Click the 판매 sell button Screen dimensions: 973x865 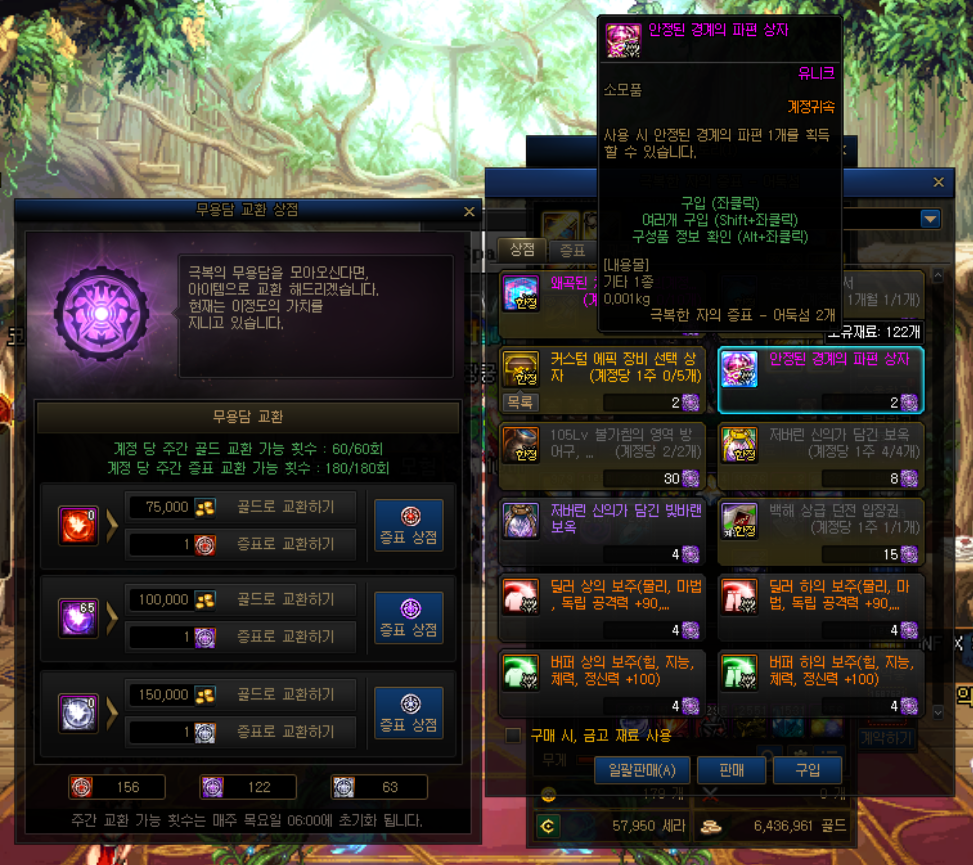coord(731,770)
